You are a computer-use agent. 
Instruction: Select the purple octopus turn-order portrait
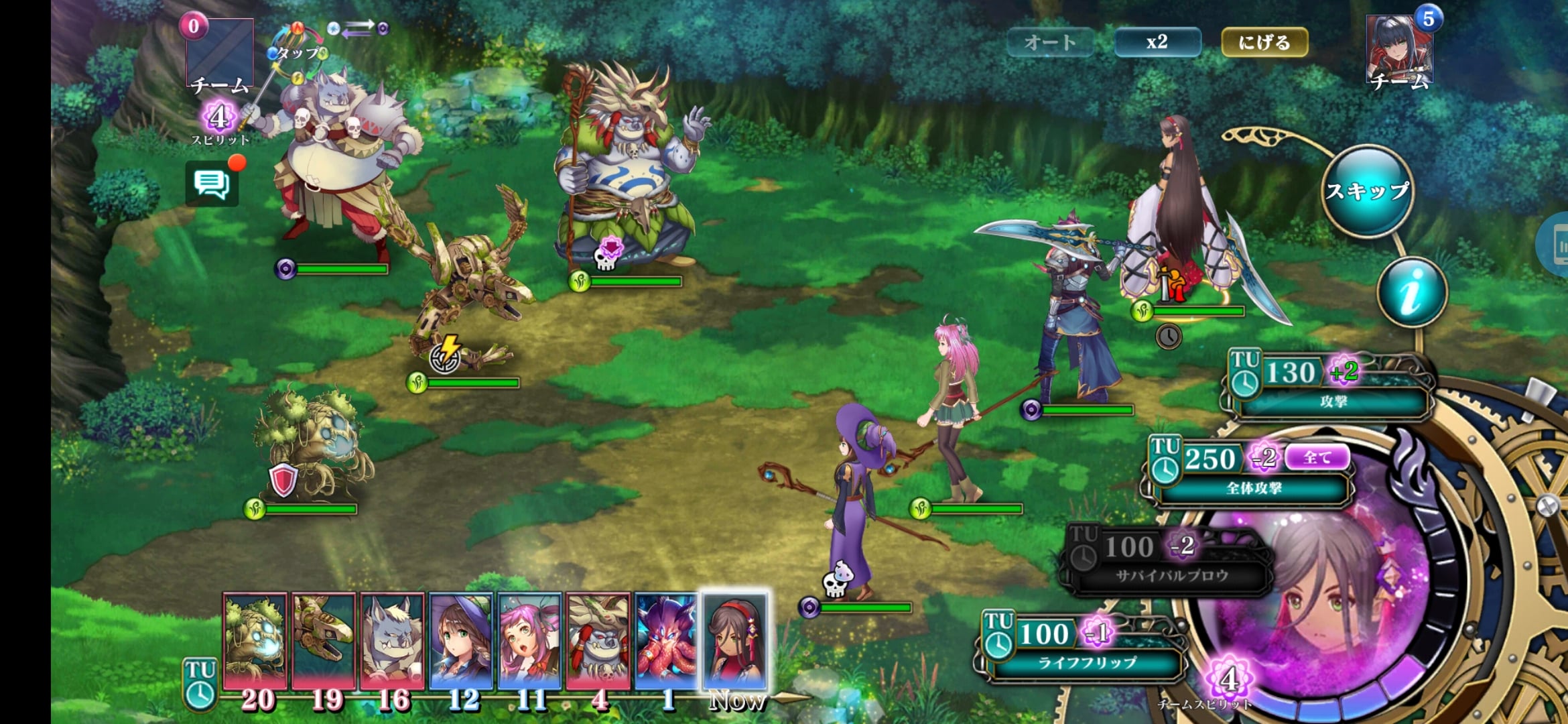tap(666, 640)
